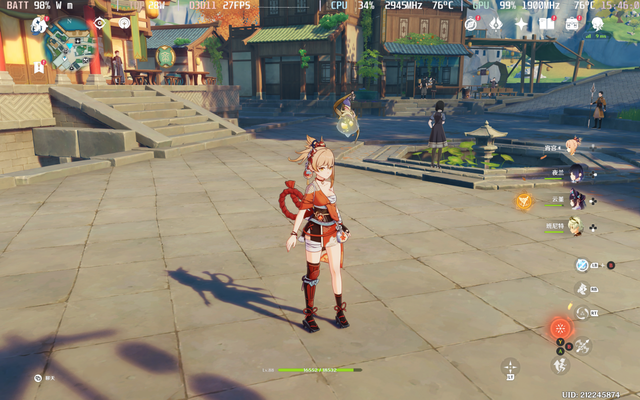Trigger the sprint dash icon
The image size is (640, 400).
click(559, 366)
